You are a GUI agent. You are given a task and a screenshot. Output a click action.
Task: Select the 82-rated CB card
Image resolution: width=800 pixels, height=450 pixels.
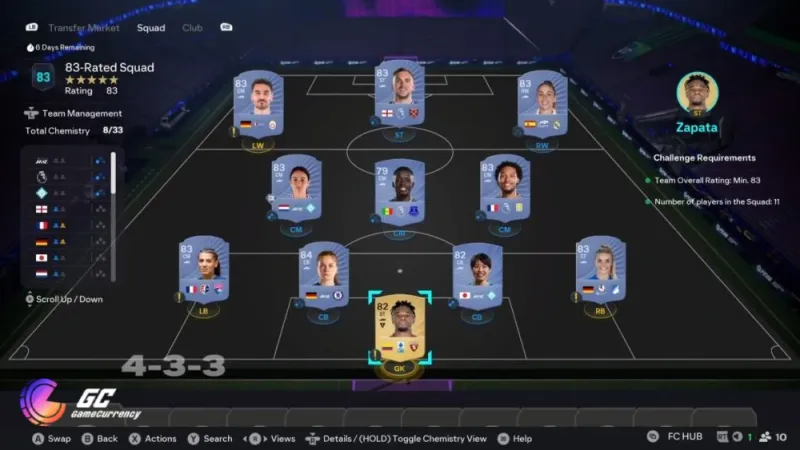point(476,274)
